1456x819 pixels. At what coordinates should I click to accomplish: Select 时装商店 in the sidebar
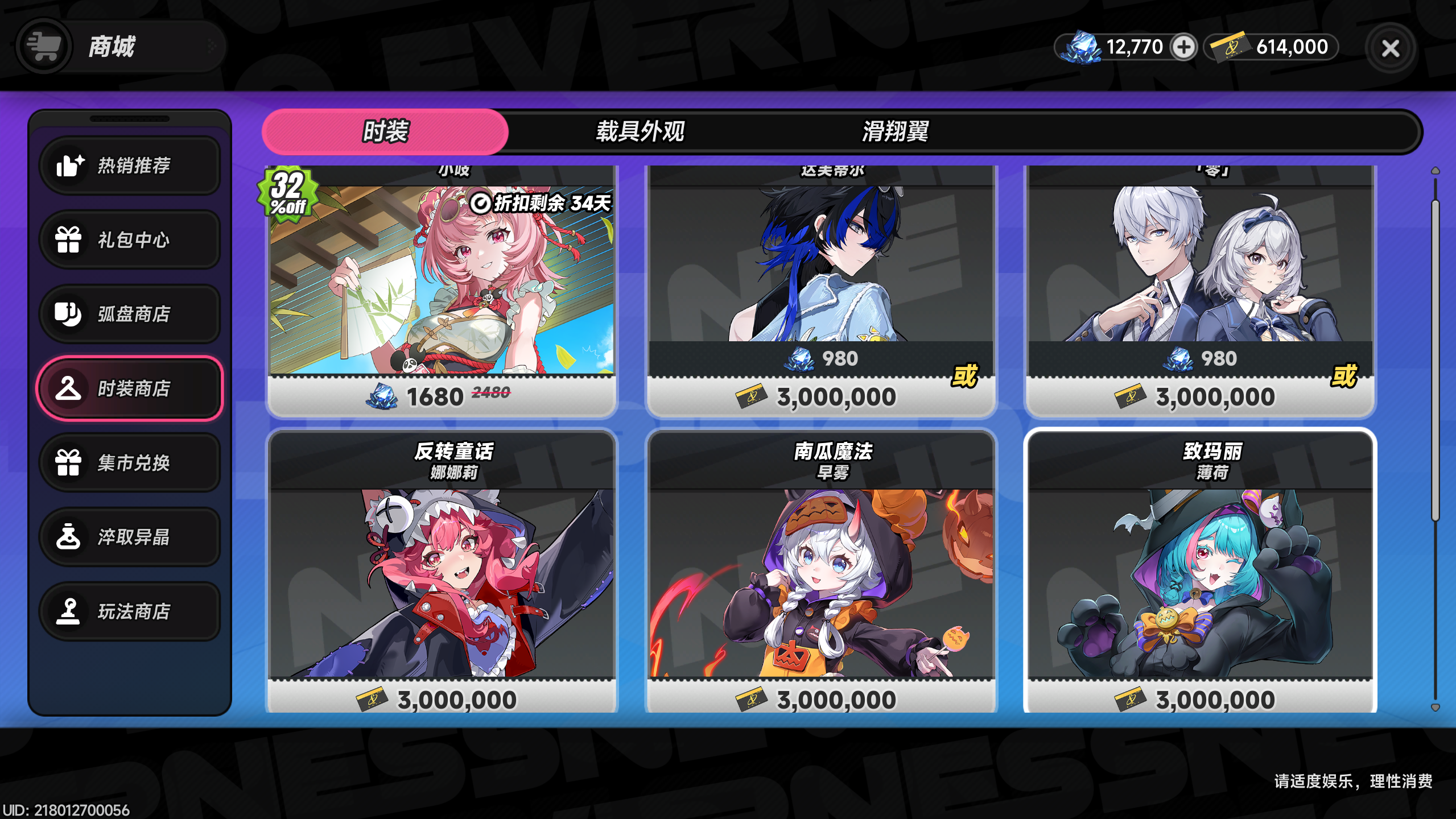[130, 388]
